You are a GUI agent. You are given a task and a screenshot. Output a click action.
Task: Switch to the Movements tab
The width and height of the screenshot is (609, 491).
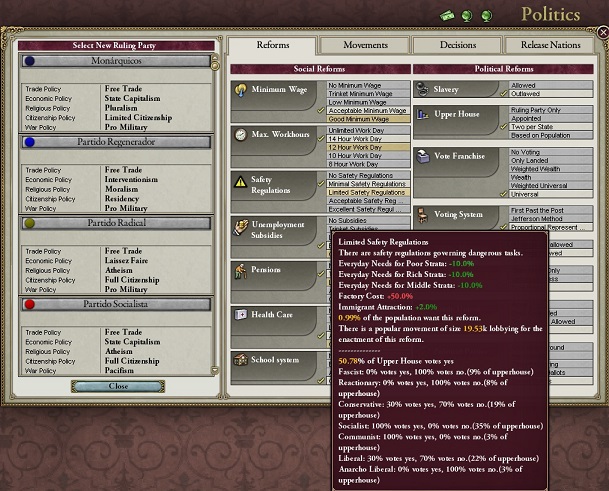click(365, 45)
